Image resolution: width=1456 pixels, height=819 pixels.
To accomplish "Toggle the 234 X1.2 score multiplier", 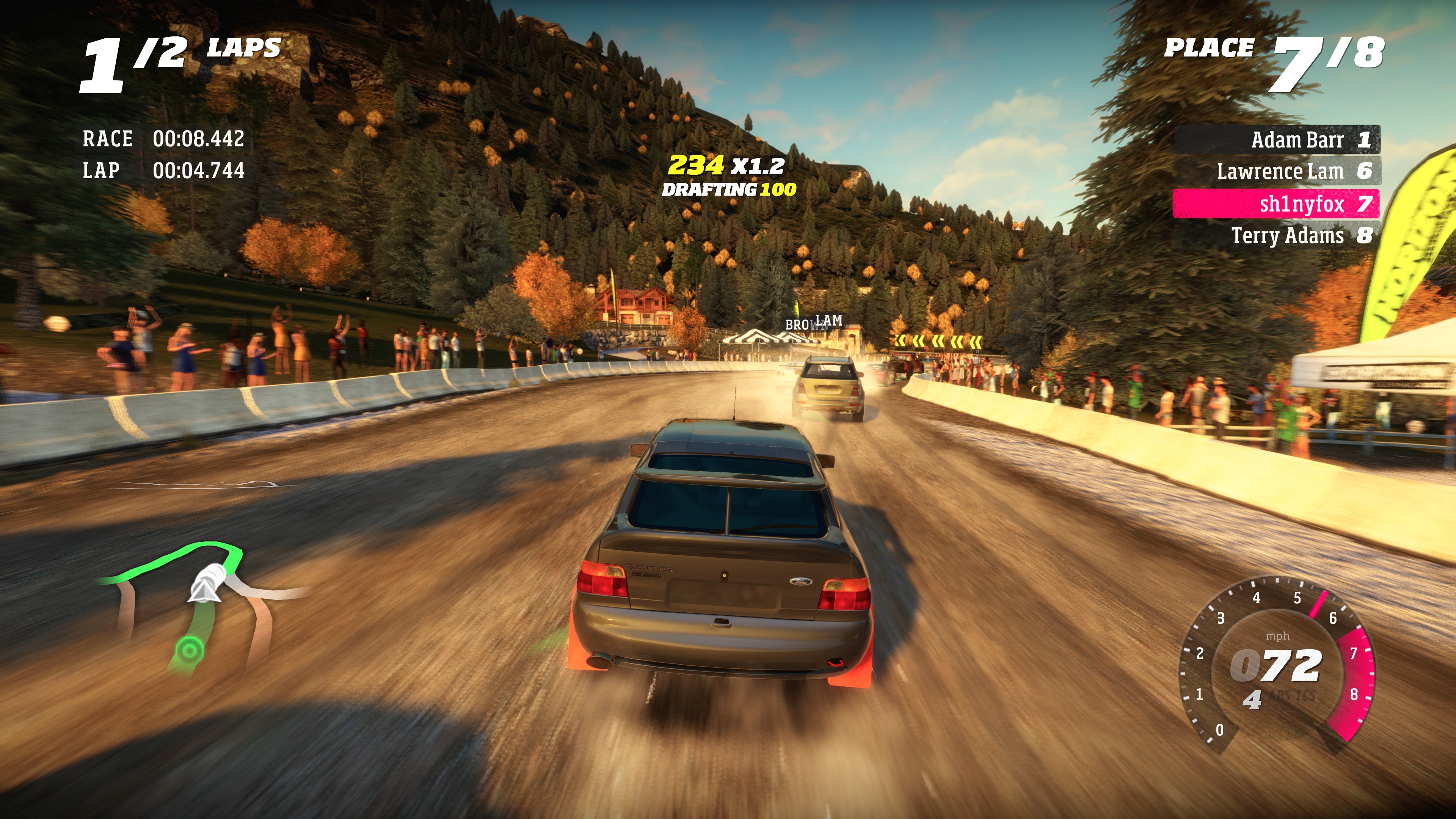I will 726,166.
